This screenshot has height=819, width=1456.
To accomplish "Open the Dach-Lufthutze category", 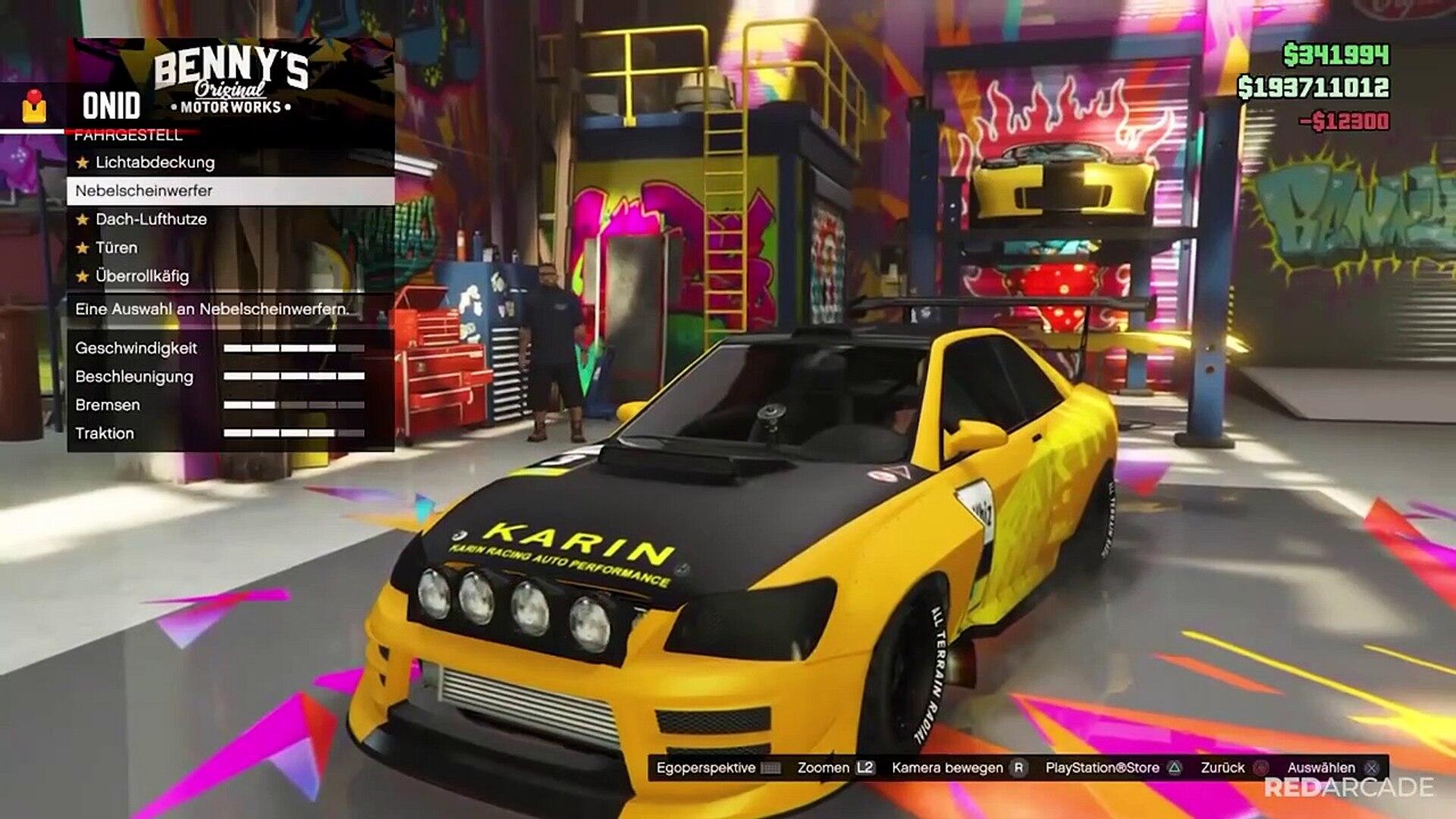I will pyautogui.click(x=151, y=219).
